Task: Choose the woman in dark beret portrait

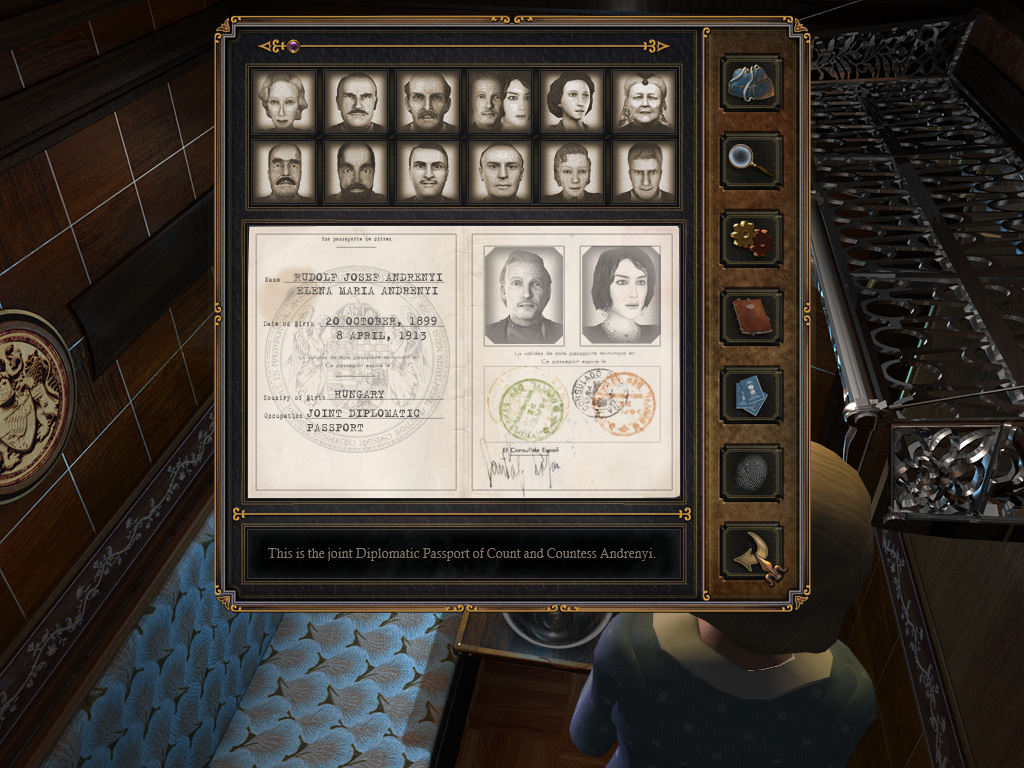Action: tap(572, 101)
